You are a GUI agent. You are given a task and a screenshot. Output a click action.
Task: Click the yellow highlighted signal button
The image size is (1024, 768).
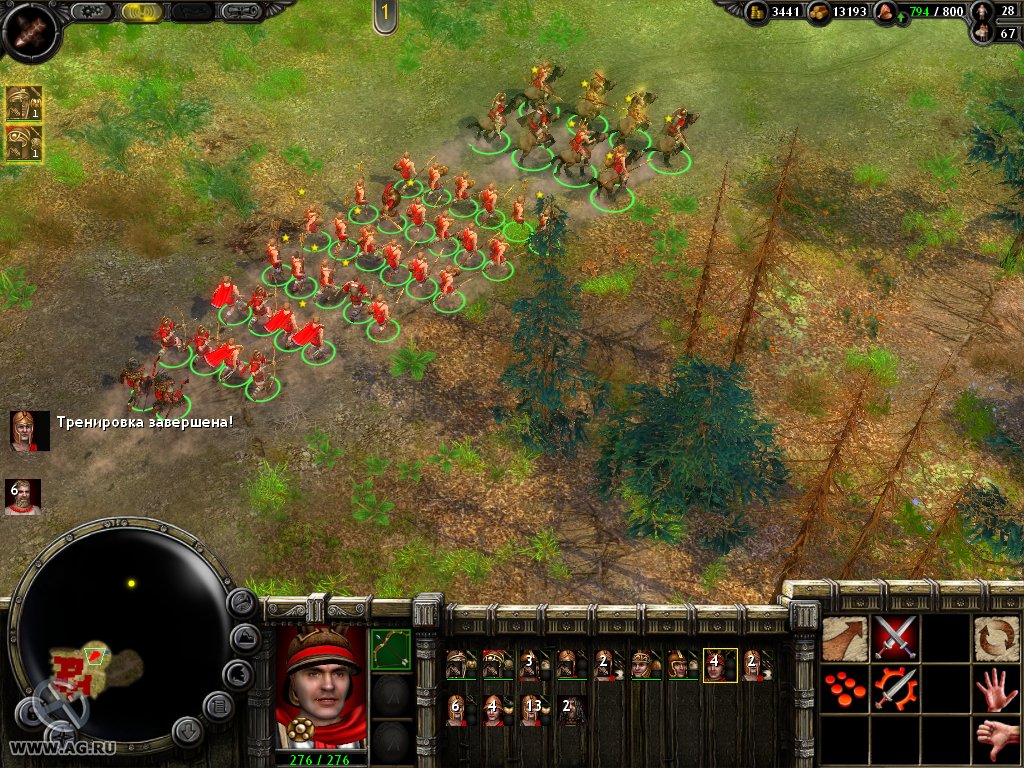point(143,12)
